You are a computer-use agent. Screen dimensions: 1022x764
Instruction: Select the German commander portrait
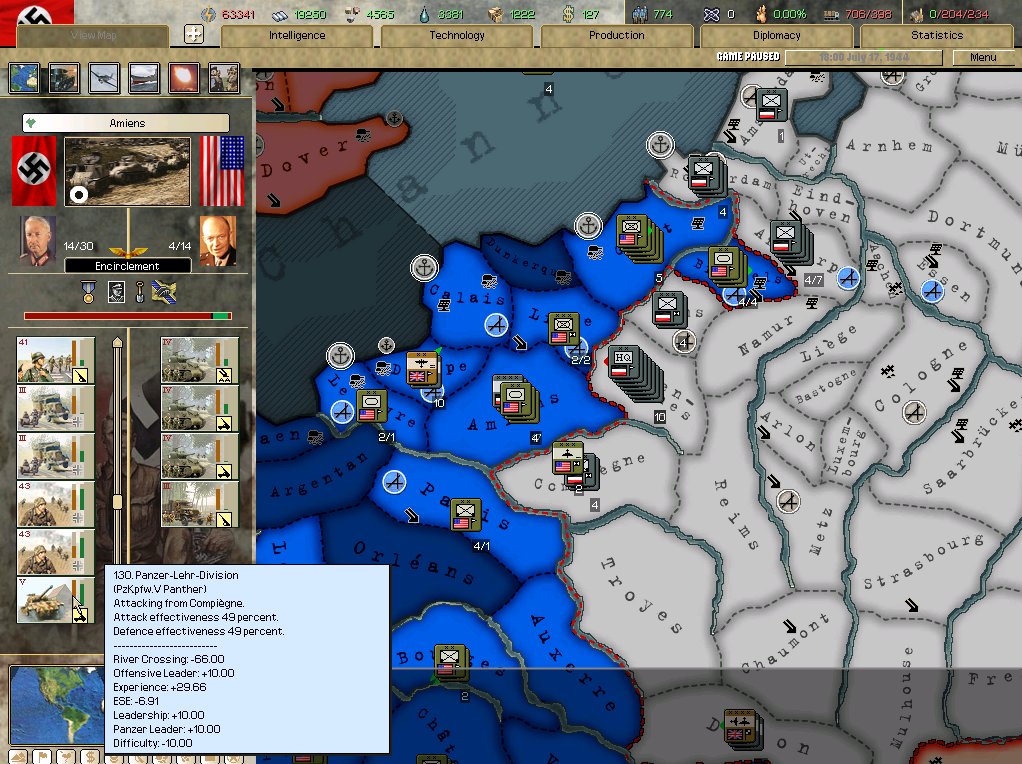coord(40,241)
